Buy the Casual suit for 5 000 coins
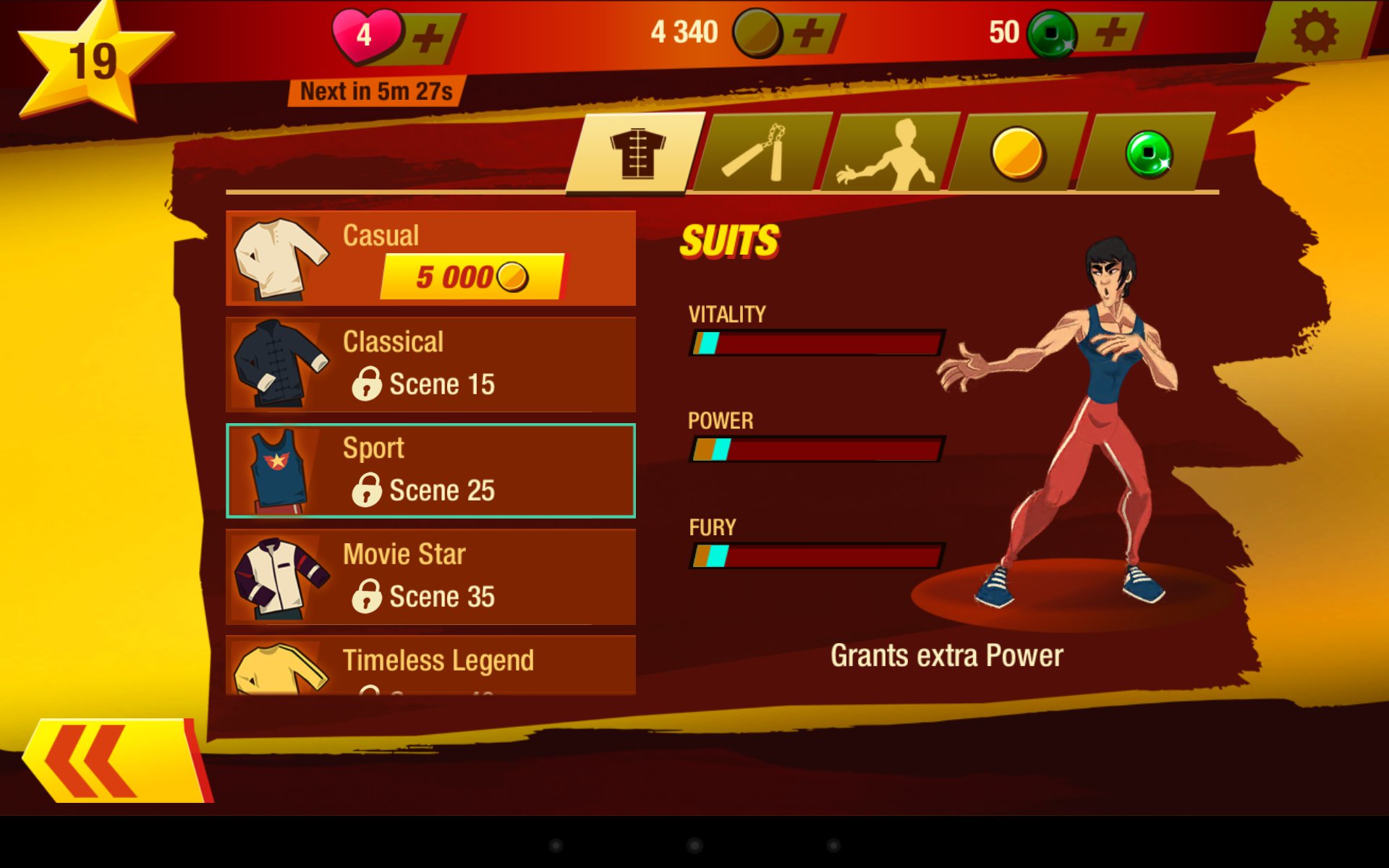Viewport: 1389px width, 868px height. point(472,277)
